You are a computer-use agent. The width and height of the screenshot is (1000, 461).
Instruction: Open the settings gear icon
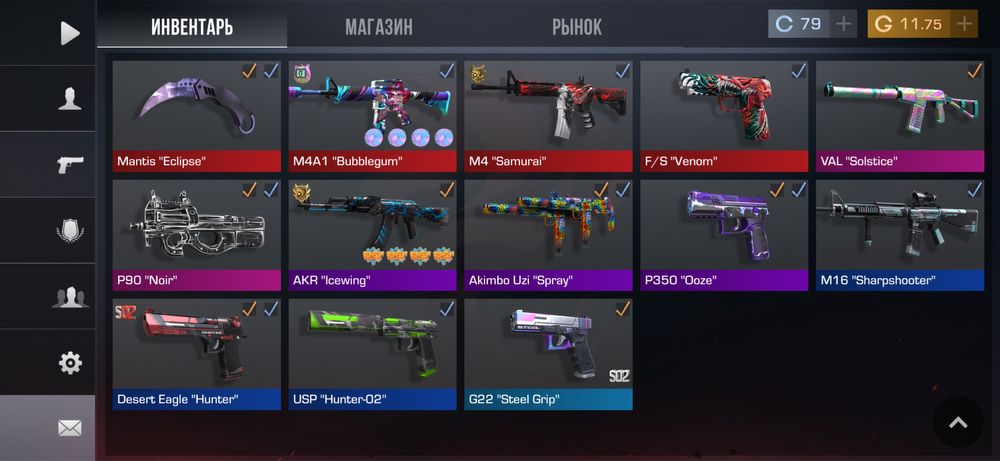[69, 363]
